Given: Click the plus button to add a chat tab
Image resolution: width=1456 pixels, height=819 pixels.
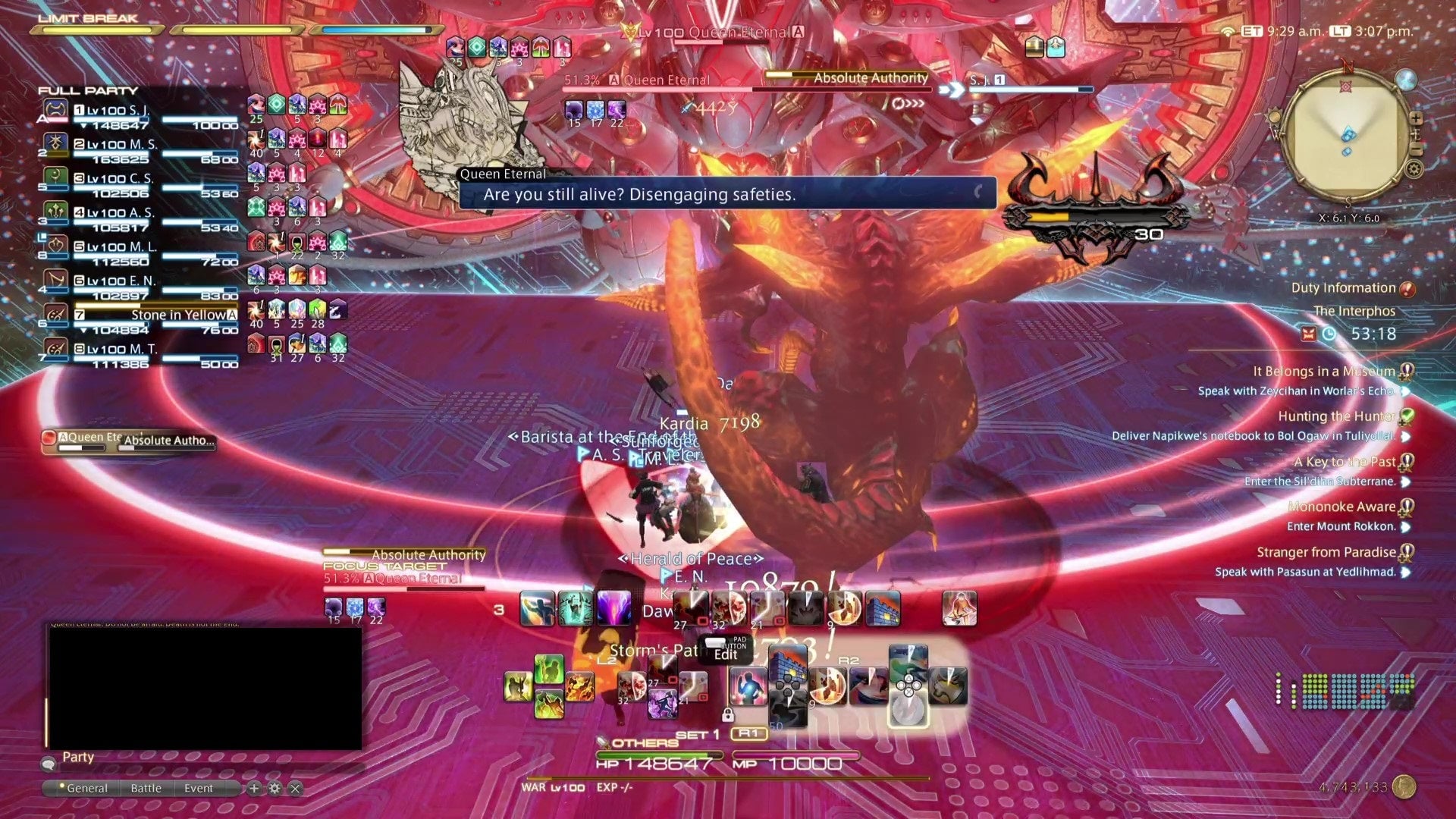Looking at the screenshot, I should [x=254, y=788].
